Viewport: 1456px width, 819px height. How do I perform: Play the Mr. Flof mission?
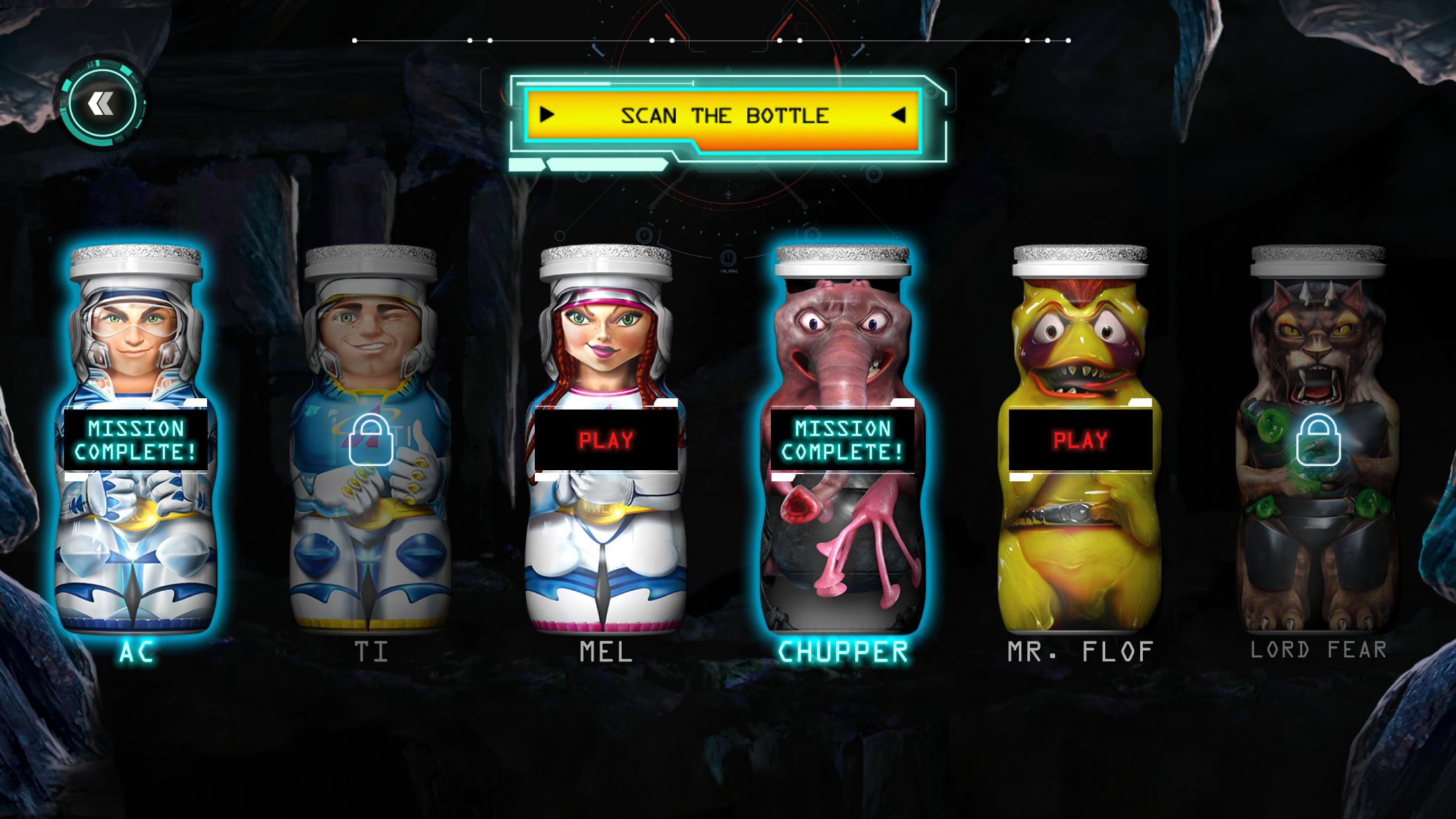(1080, 440)
